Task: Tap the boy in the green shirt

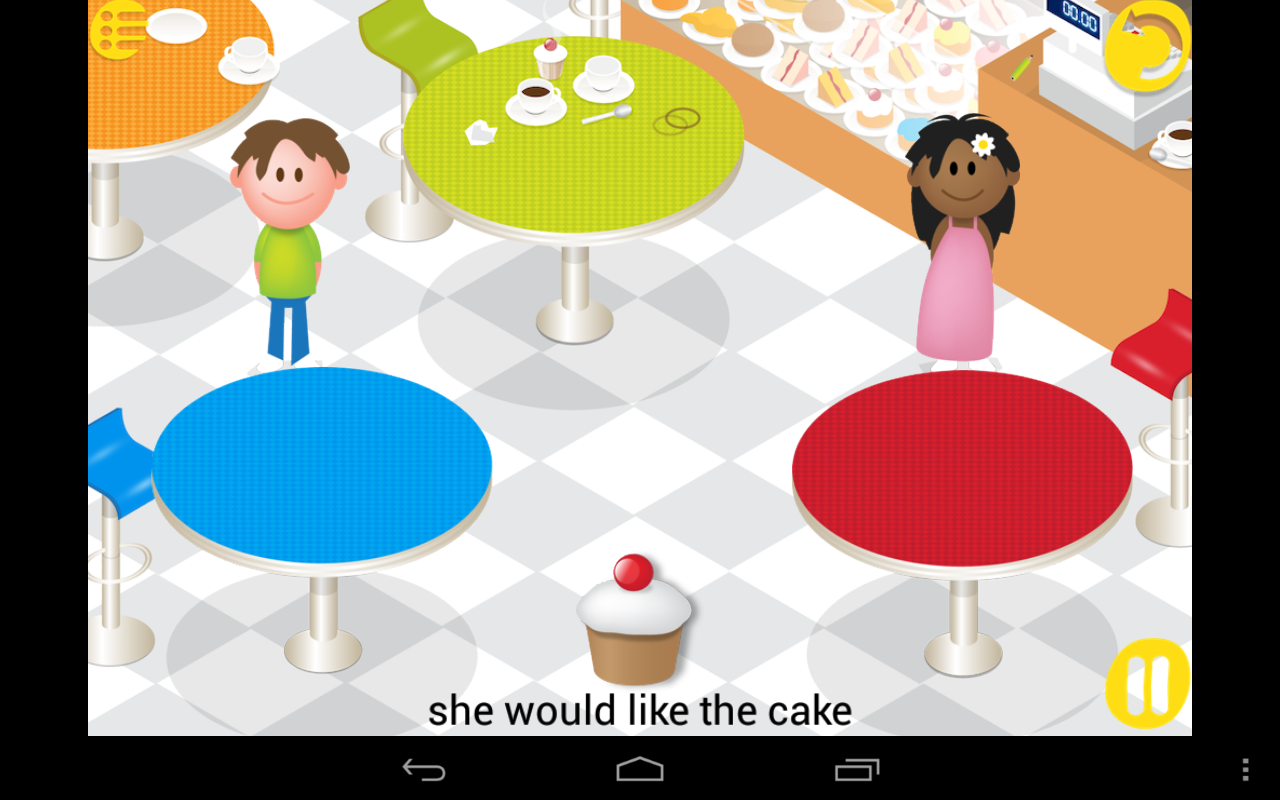Action: (288, 230)
